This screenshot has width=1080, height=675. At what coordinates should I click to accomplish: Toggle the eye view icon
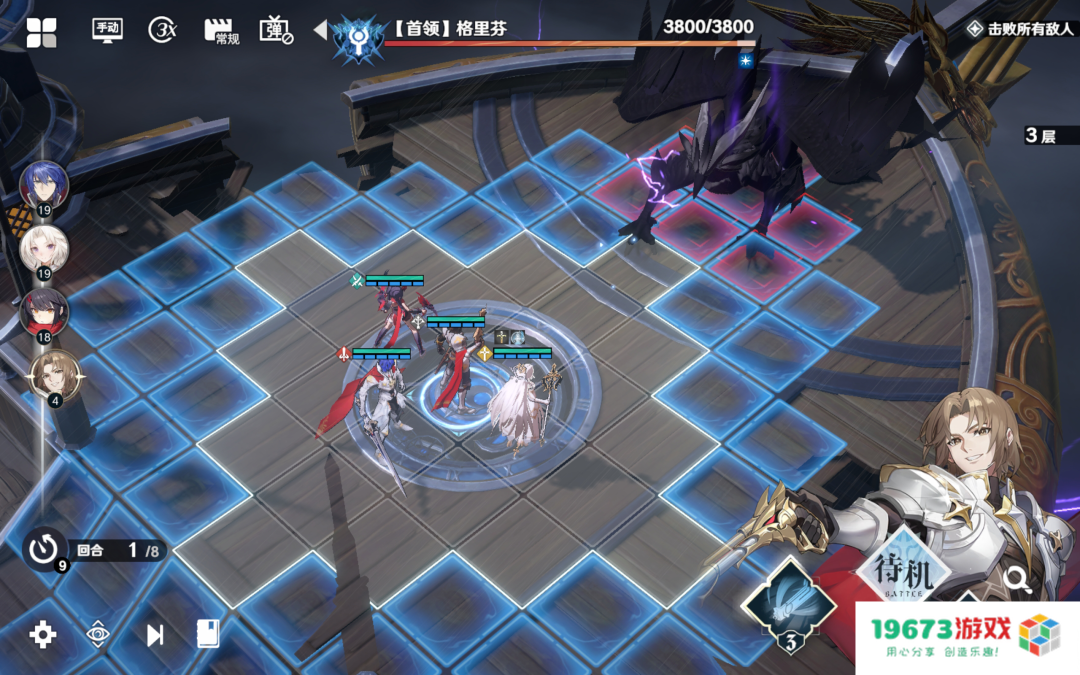pos(98,634)
